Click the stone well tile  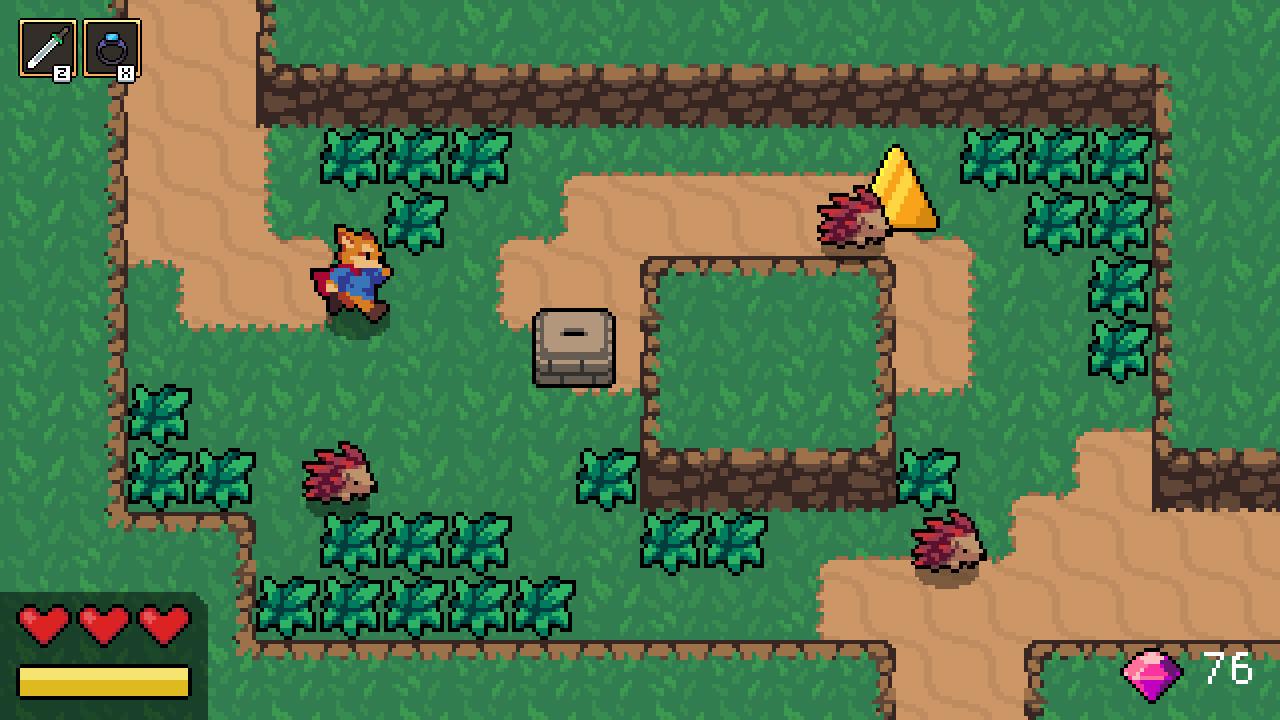pyautogui.click(x=573, y=346)
